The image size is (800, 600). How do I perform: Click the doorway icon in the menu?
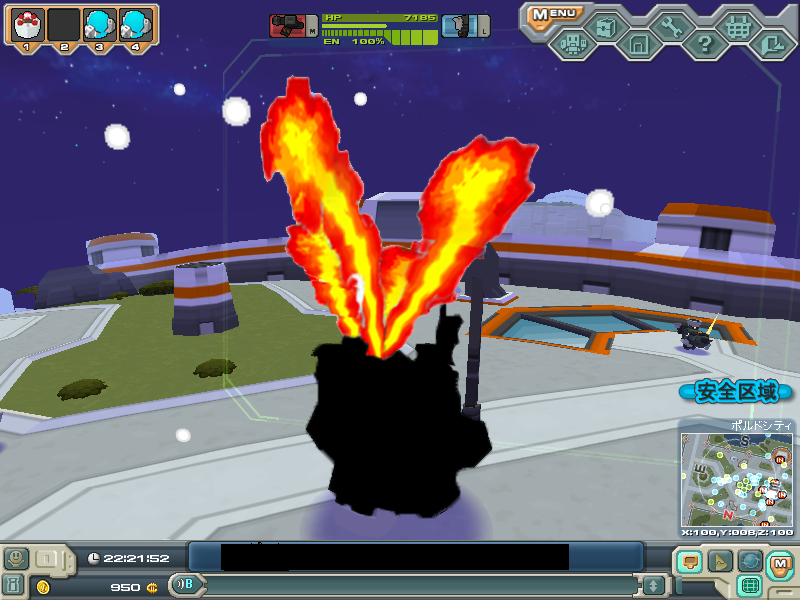638,44
